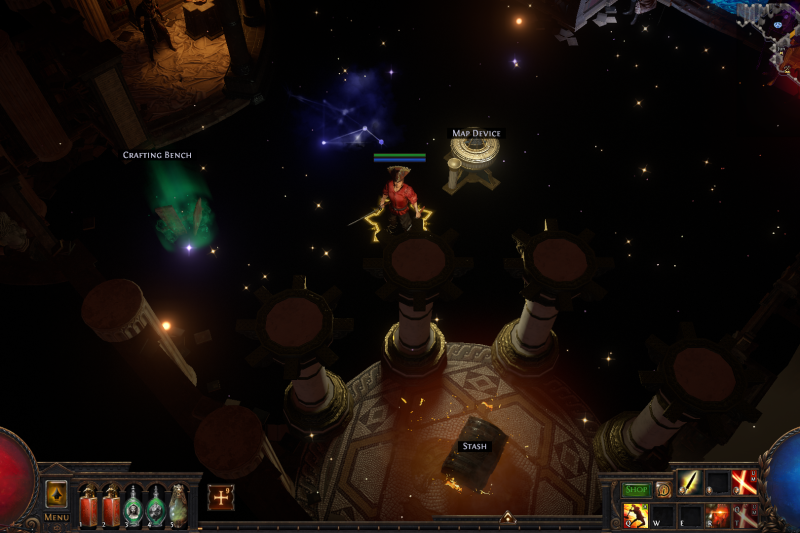Use the red life flask numbered 1
Image resolution: width=800 pixels, height=533 pixels.
pos(88,506)
